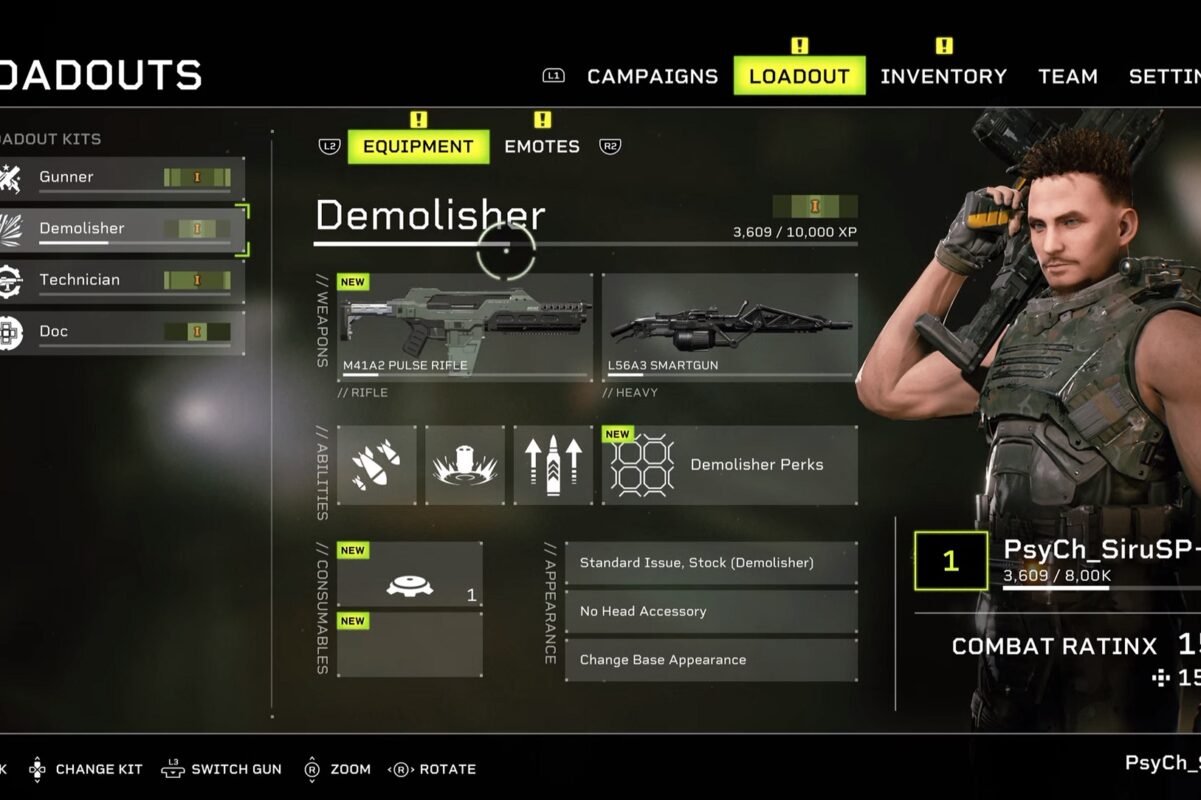Click the bullet with arrows ability icon

pos(553,465)
